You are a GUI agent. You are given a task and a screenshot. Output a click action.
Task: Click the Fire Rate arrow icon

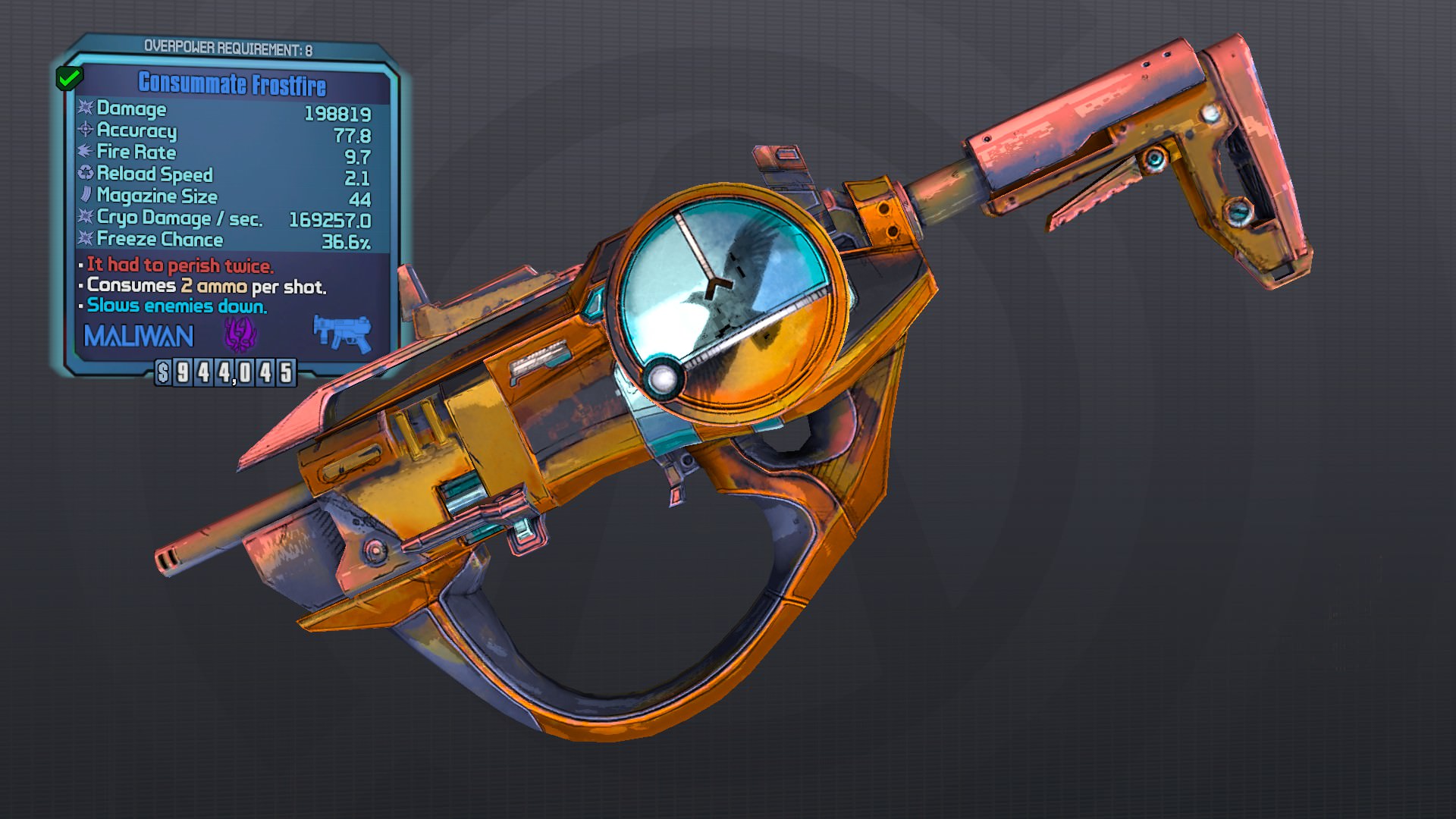tap(84, 153)
